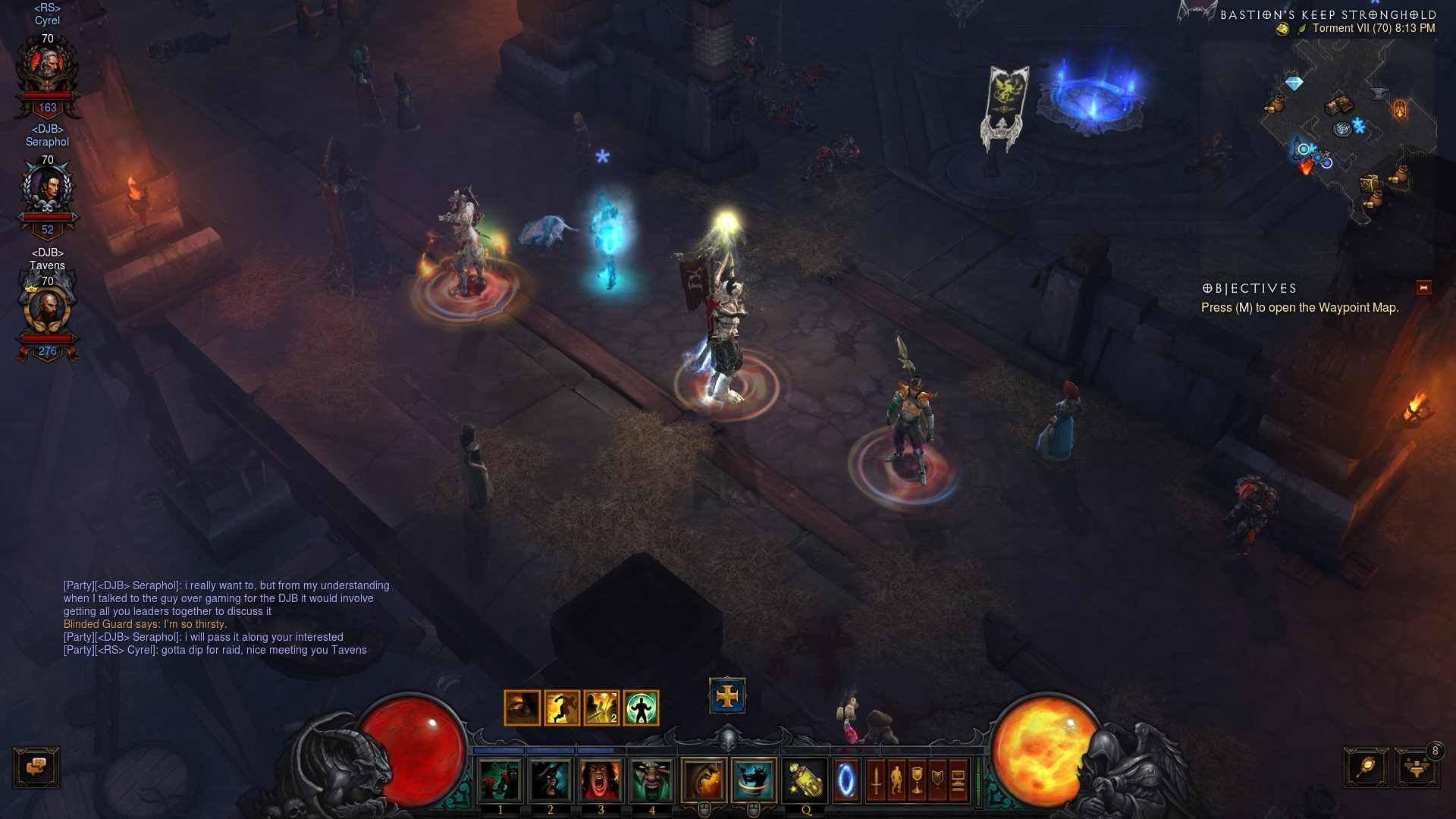Drink the yellow potion in the Q slot
Image resolution: width=1456 pixels, height=819 pixels.
(805, 780)
